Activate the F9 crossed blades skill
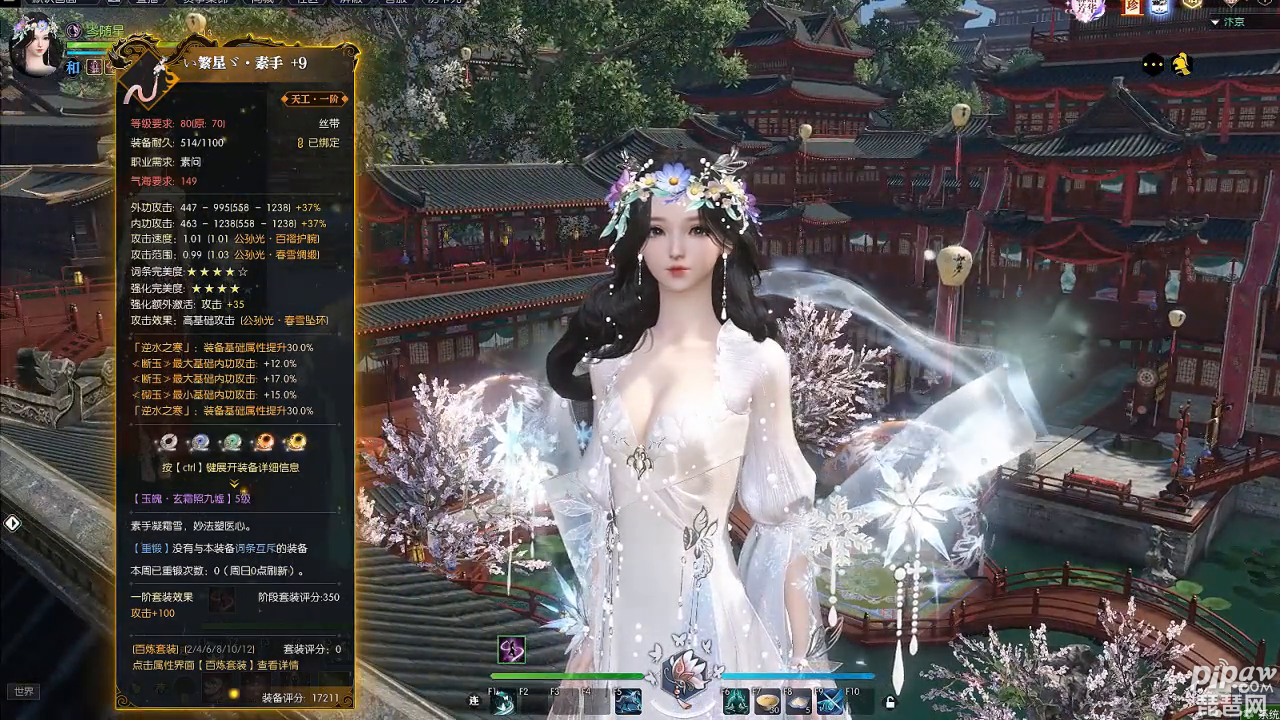The height and width of the screenshot is (720, 1280). (829, 702)
